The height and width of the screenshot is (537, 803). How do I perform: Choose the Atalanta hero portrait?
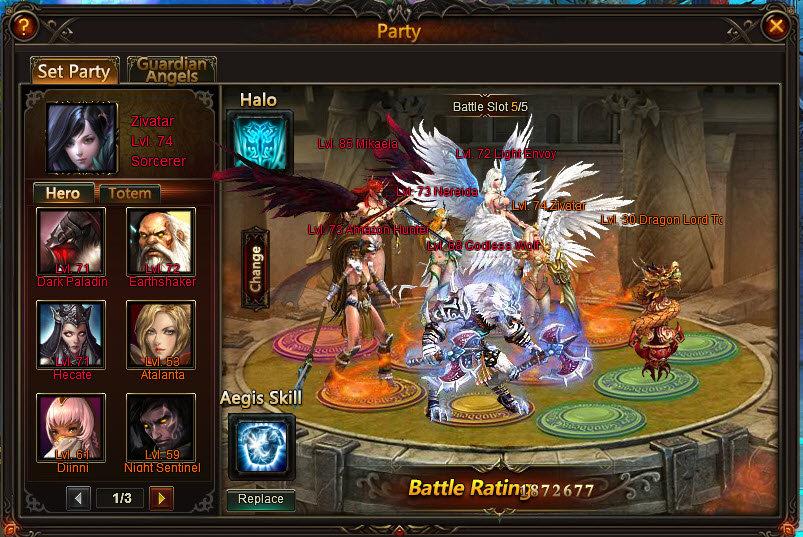coord(161,335)
